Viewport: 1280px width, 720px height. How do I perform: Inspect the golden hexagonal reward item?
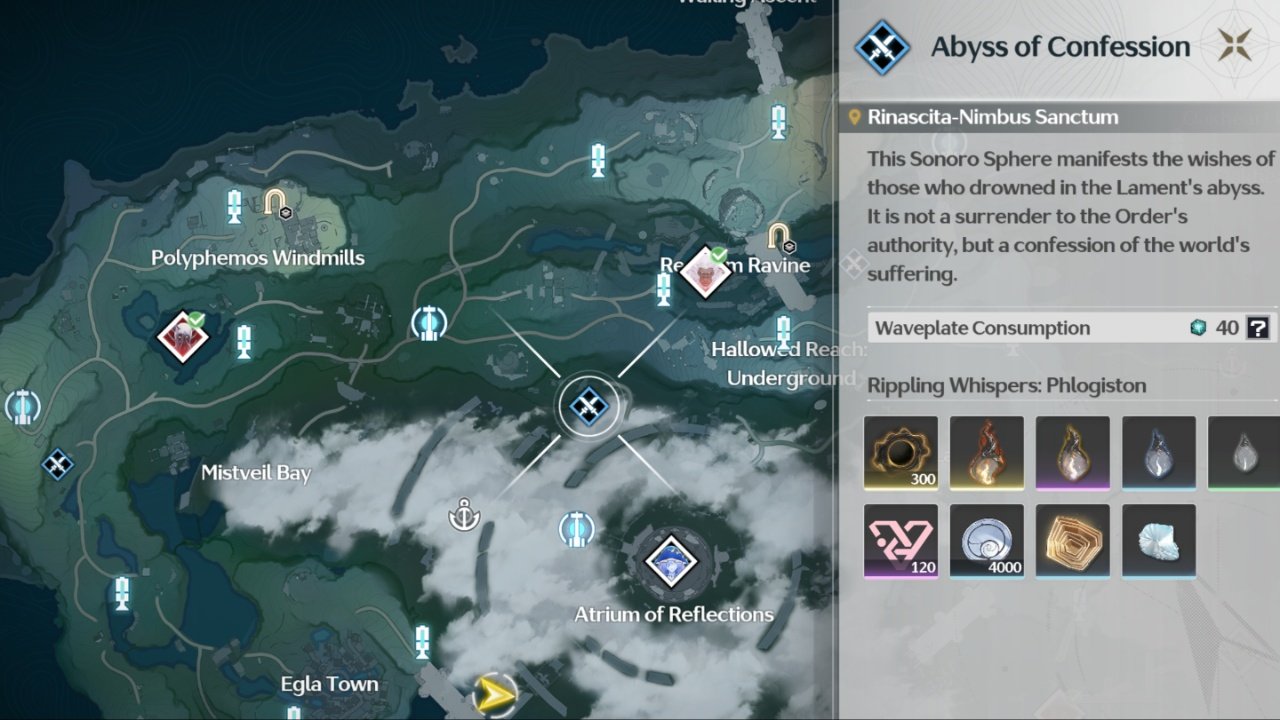(x=1073, y=541)
